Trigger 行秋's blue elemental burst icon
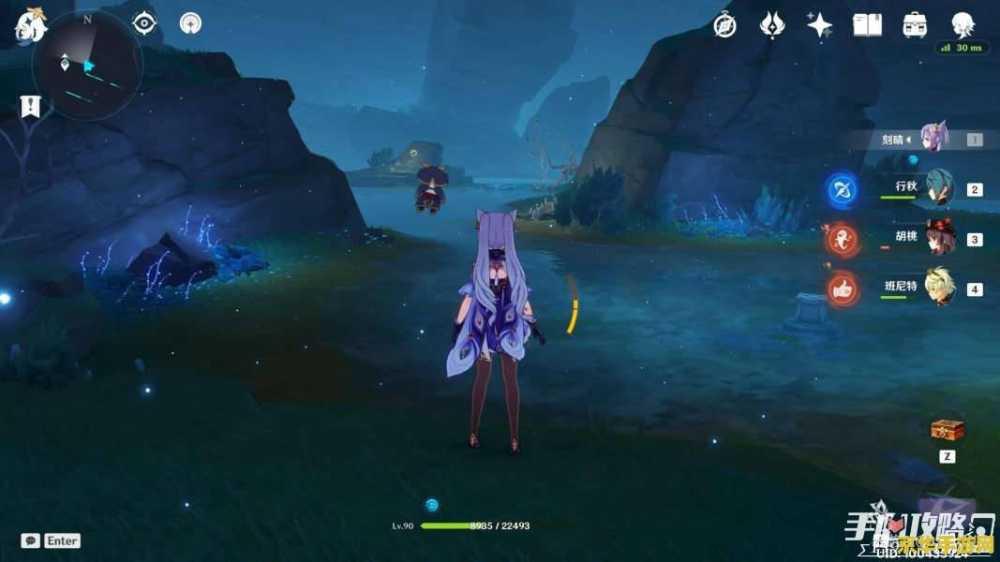The width and height of the screenshot is (1000, 562). pos(843,189)
